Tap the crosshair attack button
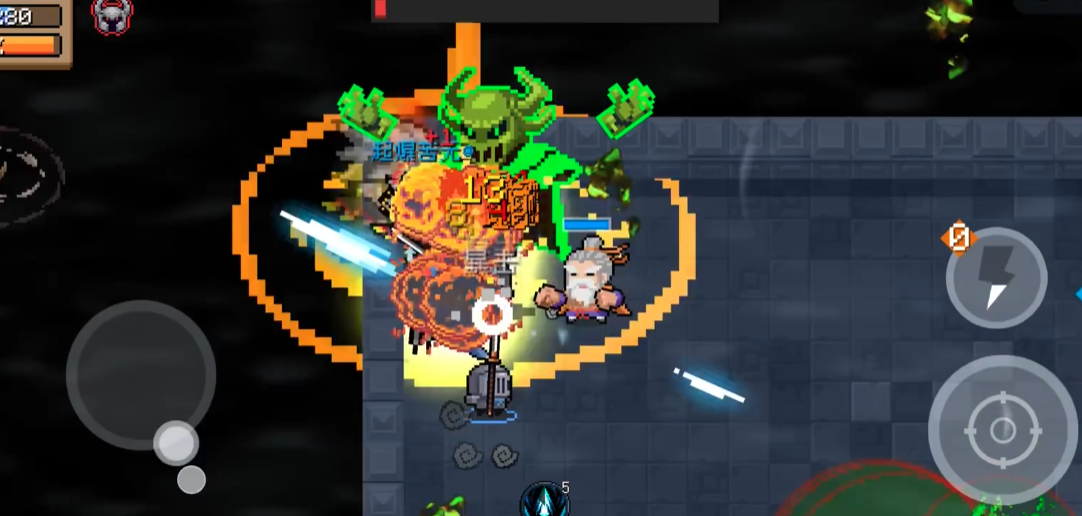 click(1002, 430)
